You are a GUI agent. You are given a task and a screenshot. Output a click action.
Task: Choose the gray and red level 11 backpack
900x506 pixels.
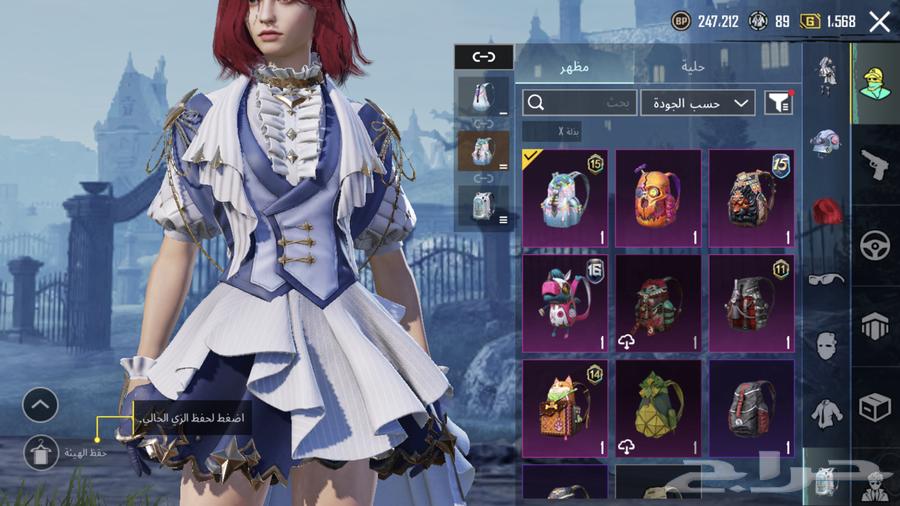pos(751,302)
